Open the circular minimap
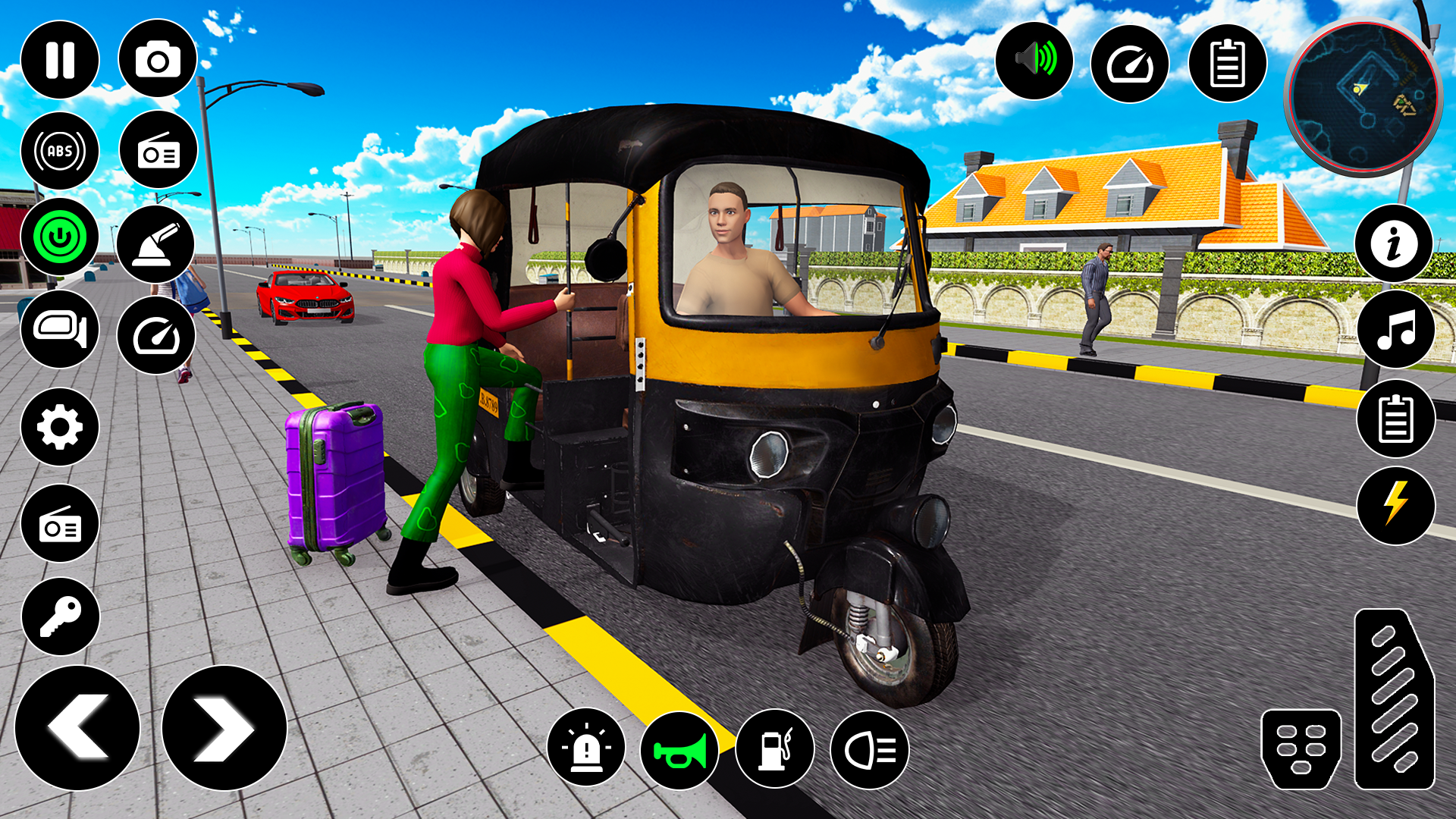1456x819 pixels. (x=1363, y=97)
